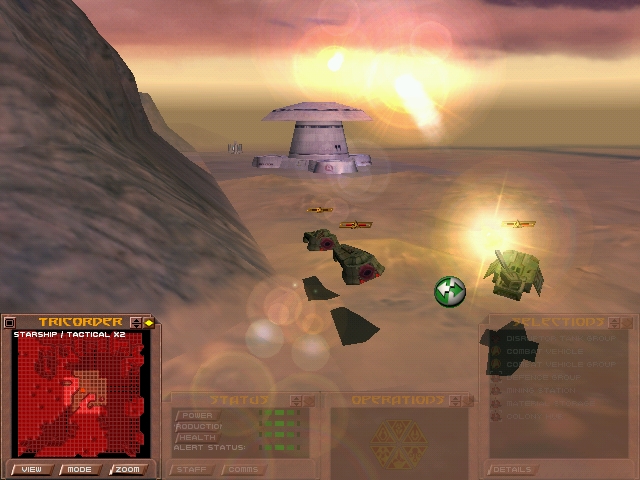
Task: Pick Material Storage from Selections list
Action: (x=552, y=403)
